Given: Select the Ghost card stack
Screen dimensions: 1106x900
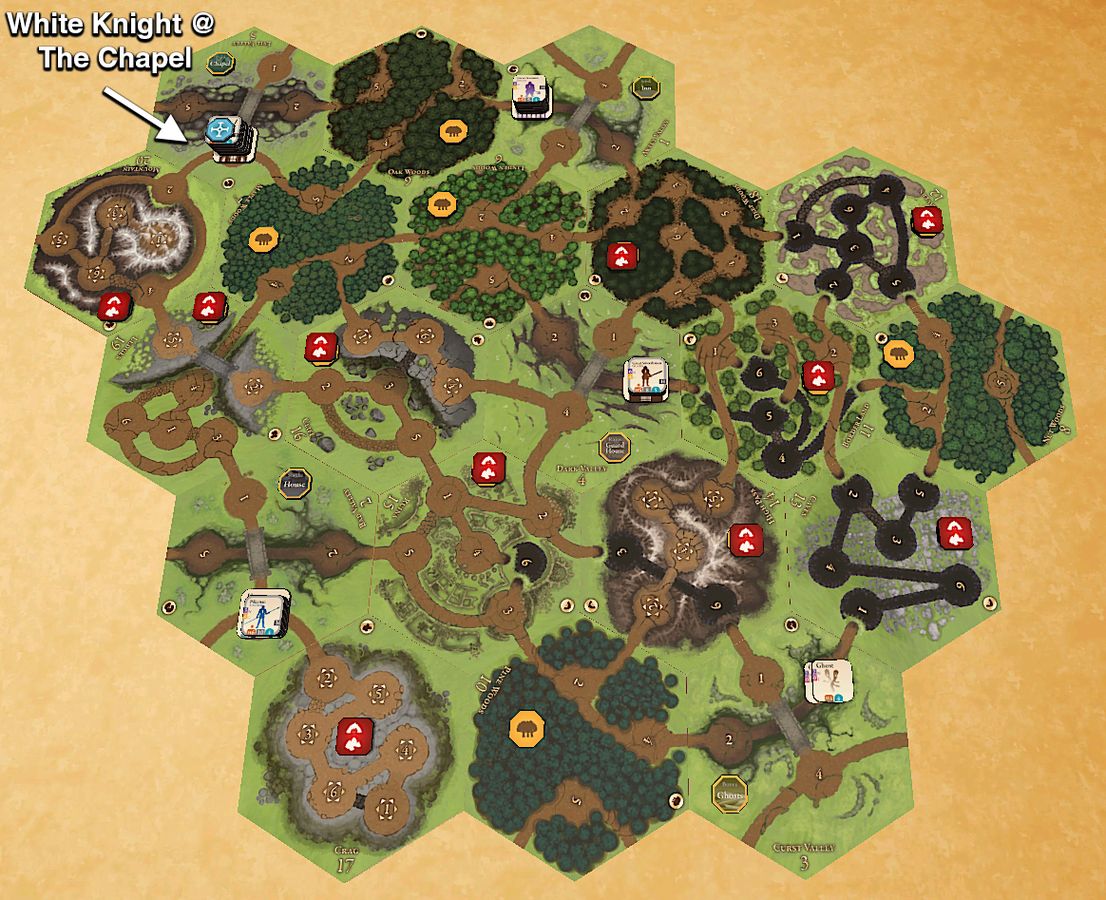Looking at the screenshot, I should coord(829,681).
